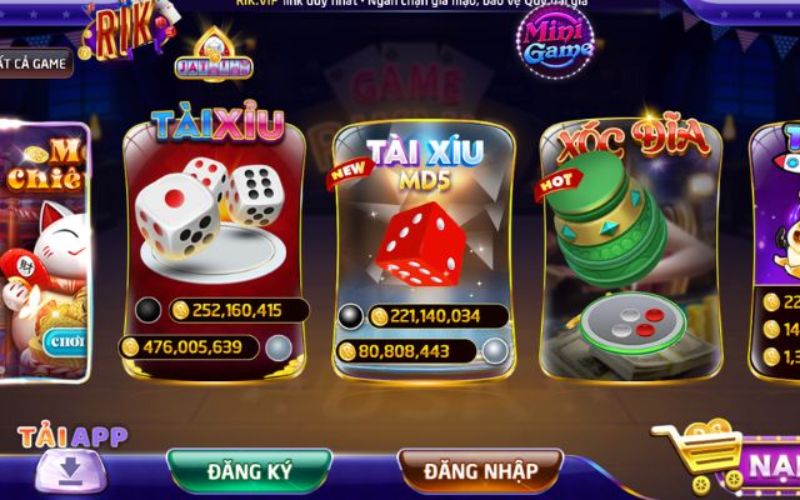The image size is (800, 500).
Task: Open the Tài Xỉu dice game
Action: (x=213, y=240)
